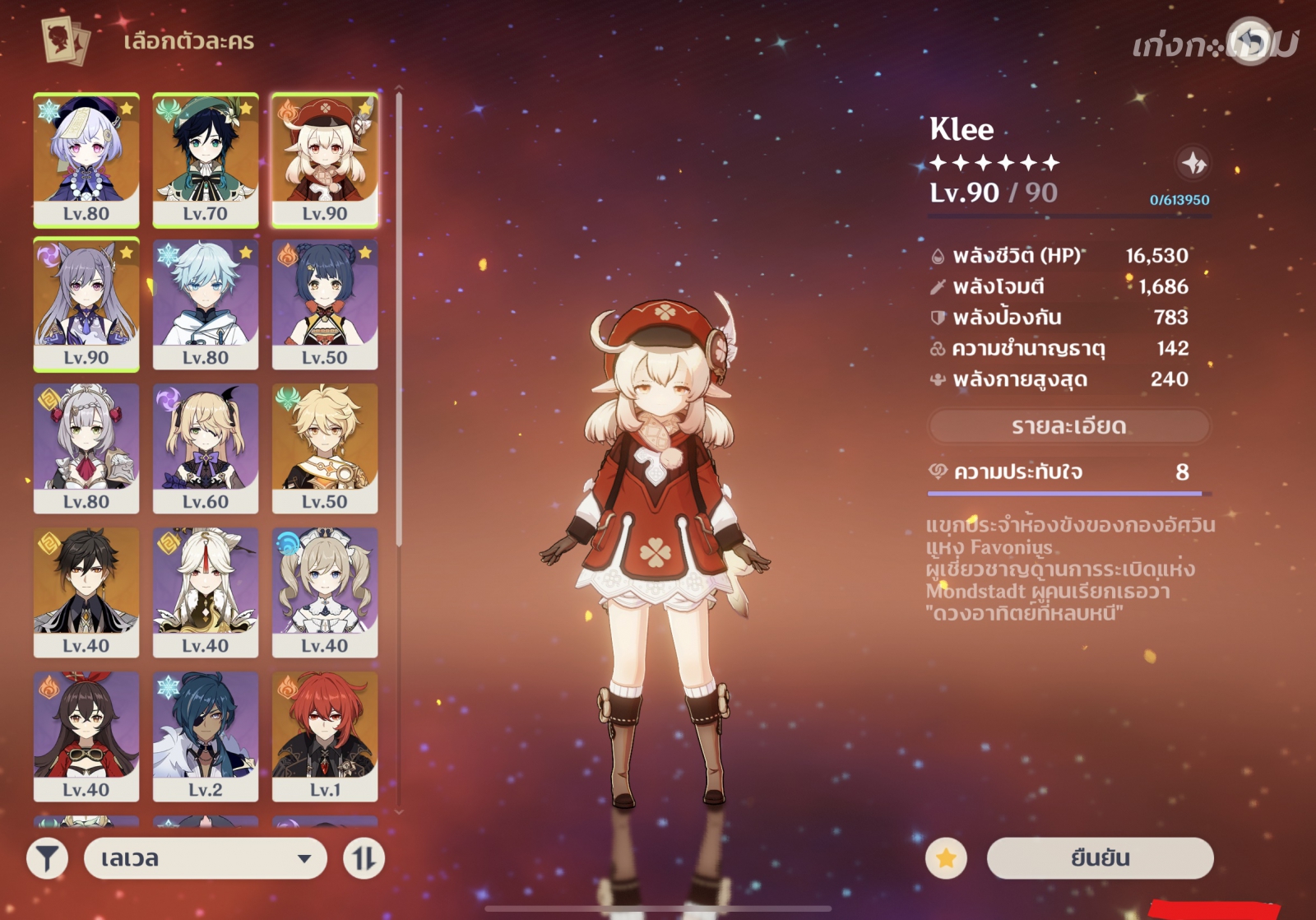Pick Barbara from the character grid
The image size is (1316, 920).
pyautogui.click(x=325, y=592)
